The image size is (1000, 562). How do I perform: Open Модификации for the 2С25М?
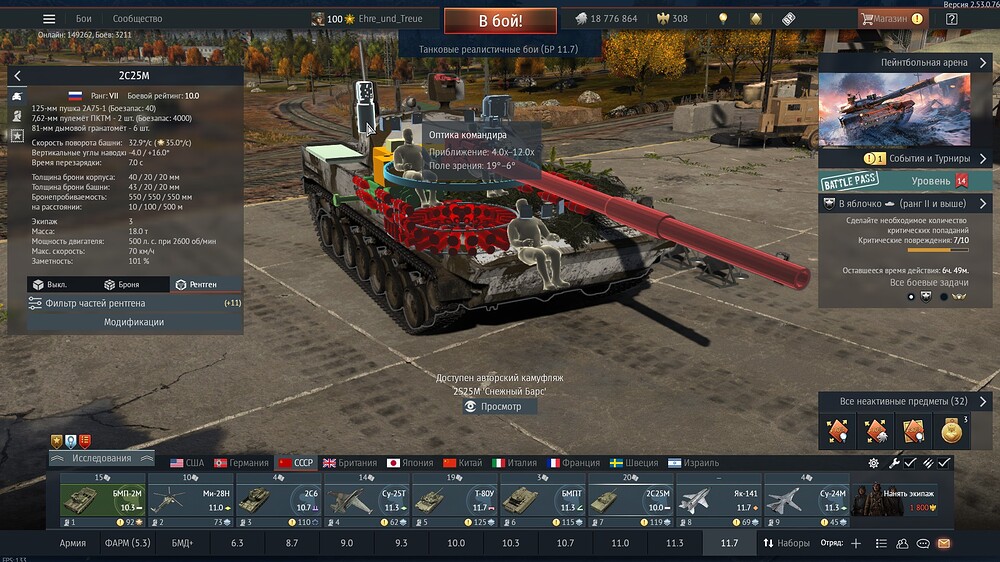134,322
